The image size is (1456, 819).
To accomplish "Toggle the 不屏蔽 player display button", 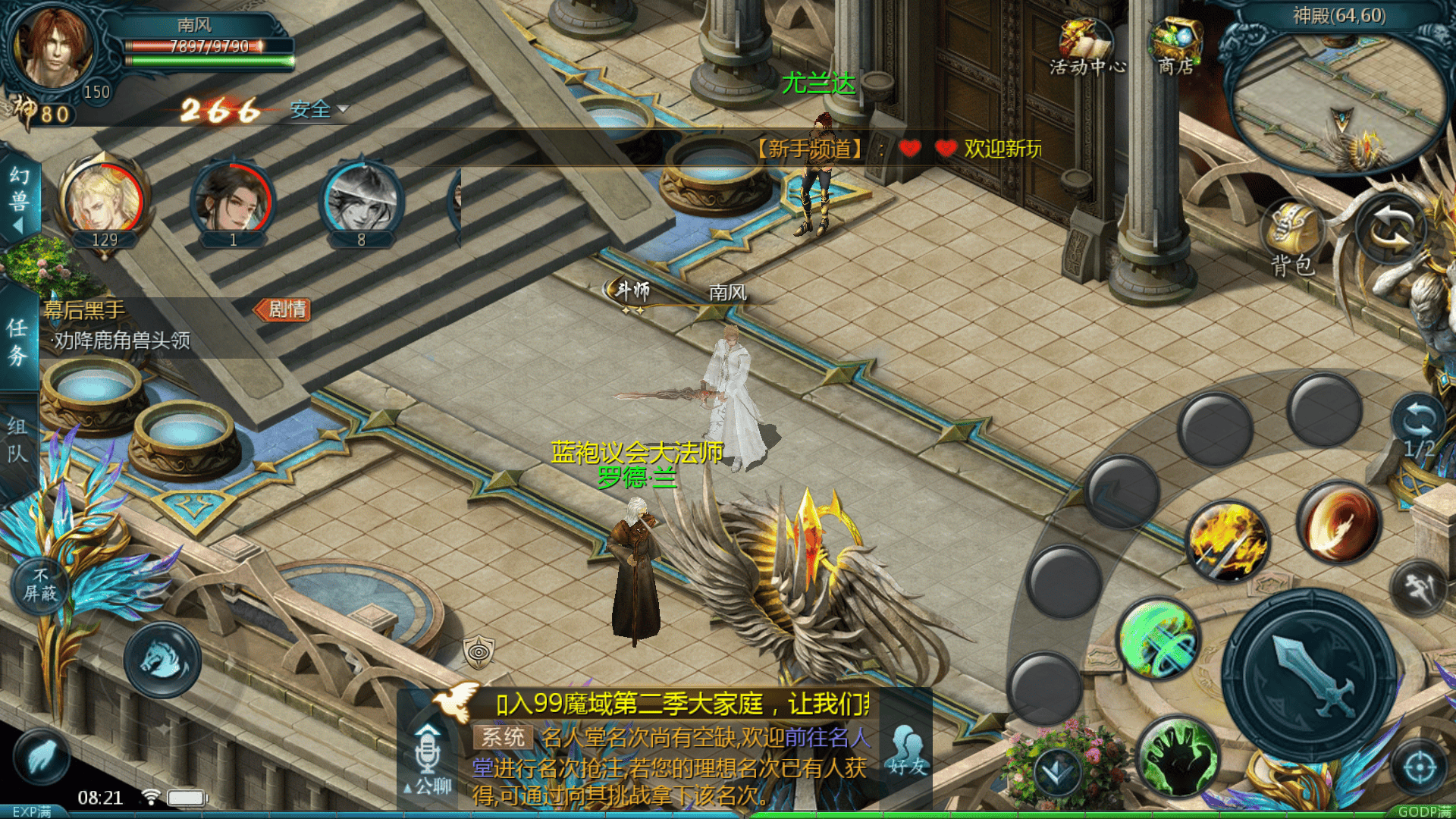I will point(40,585).
